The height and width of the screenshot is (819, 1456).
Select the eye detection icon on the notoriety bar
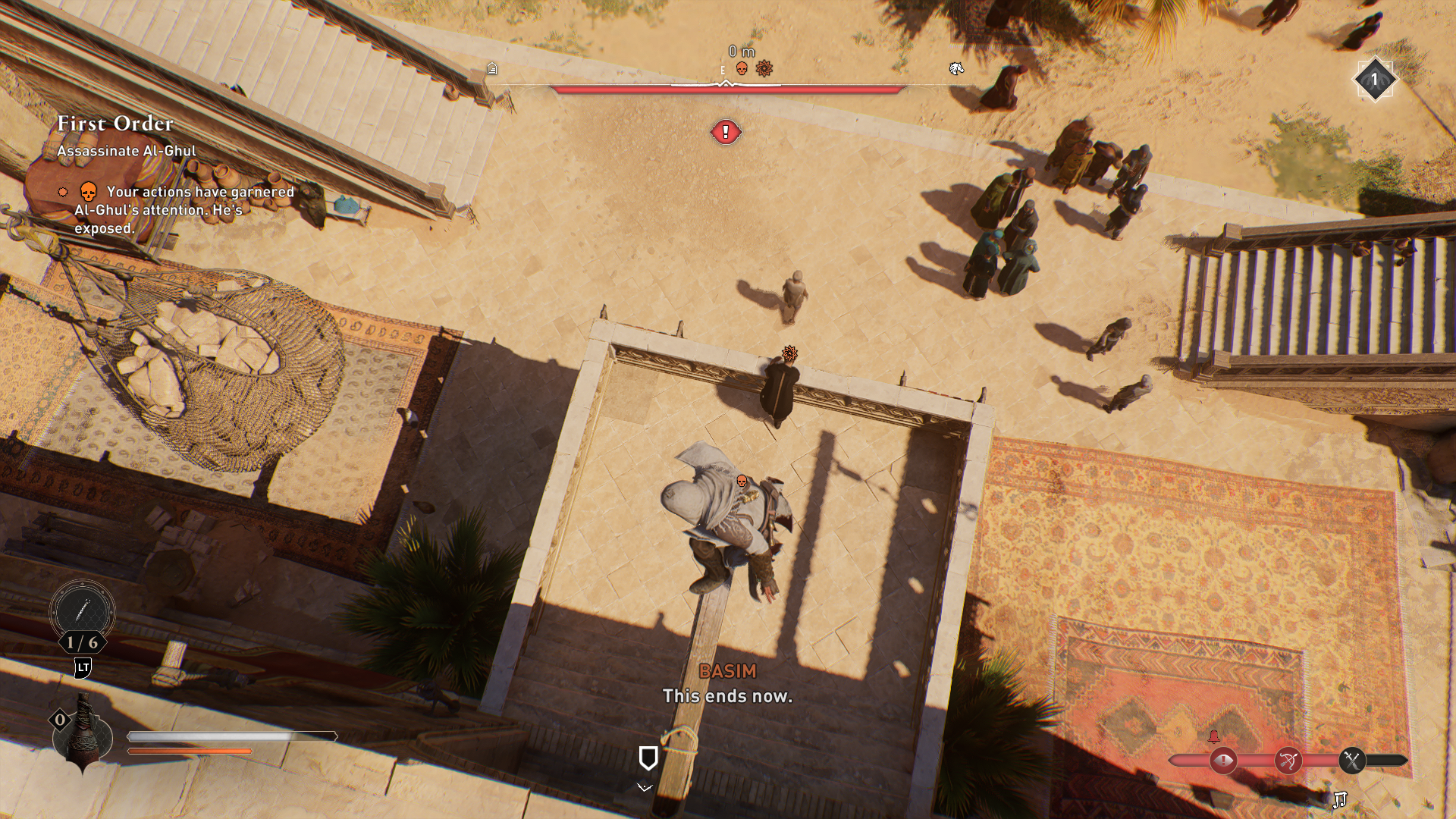(1223, 760)
